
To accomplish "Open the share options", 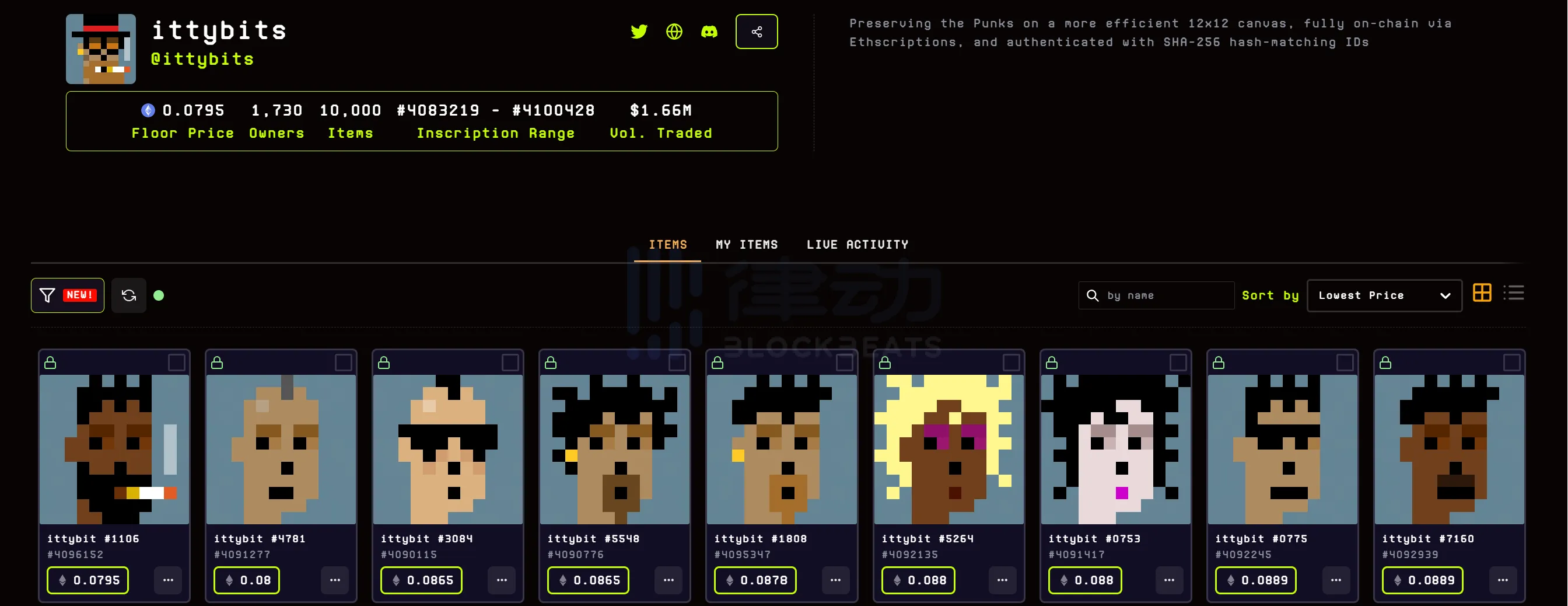I will coord(757,32).
